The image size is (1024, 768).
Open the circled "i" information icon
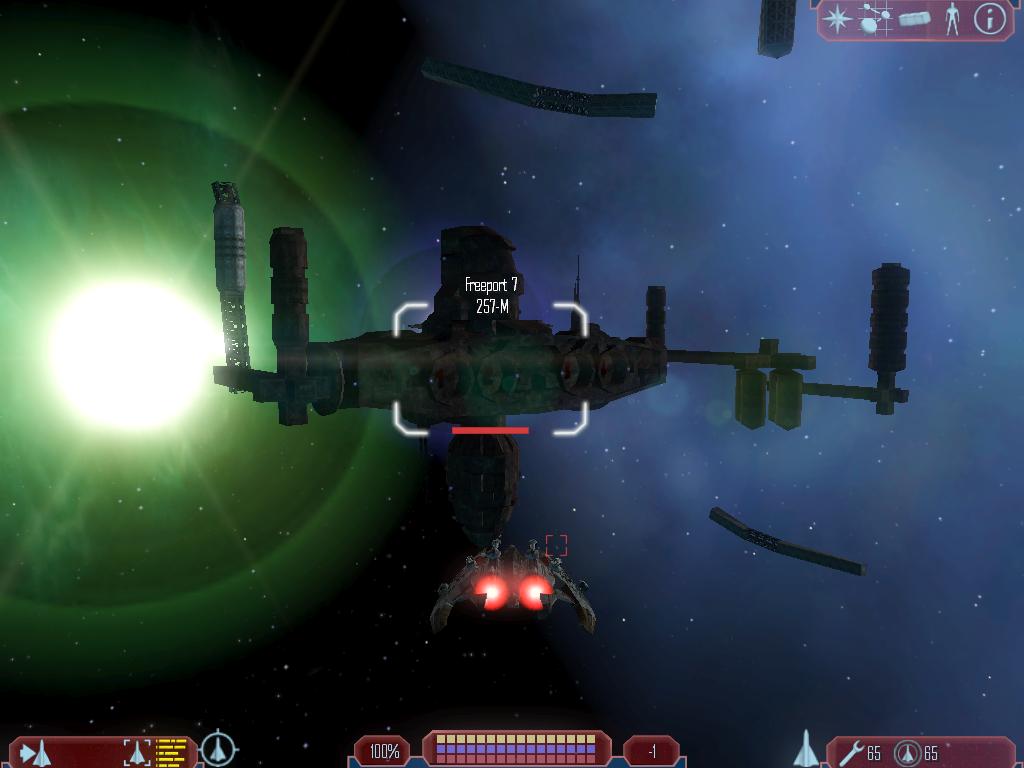[x=990, y=19]
